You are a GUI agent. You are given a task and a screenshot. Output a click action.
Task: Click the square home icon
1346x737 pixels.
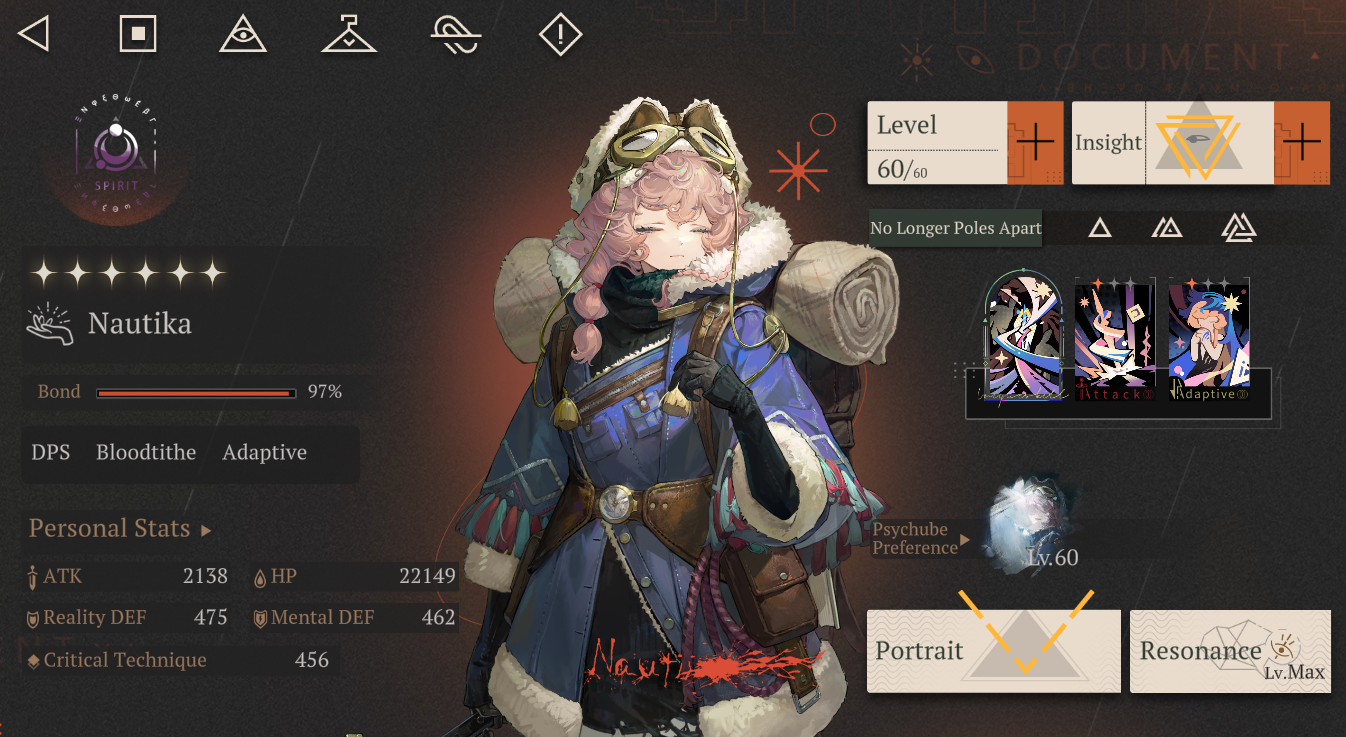point(138,34)
